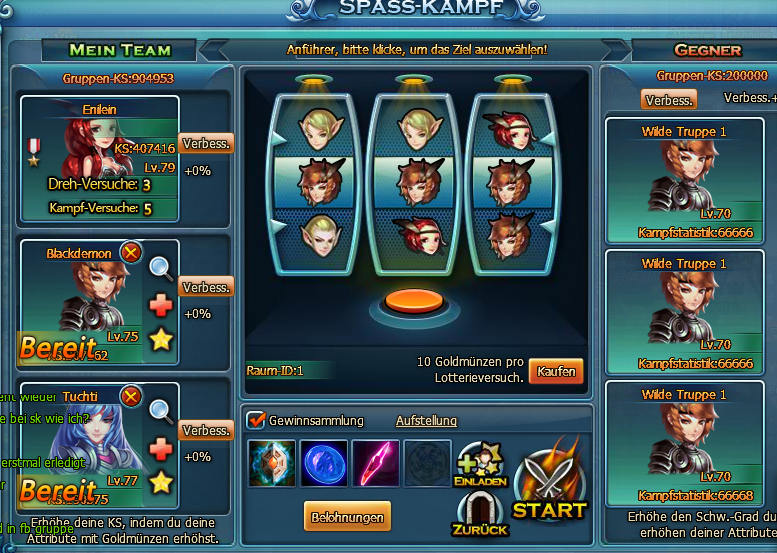Viewport: 777px width, 553px height.
Task: Click the red cross icon beside Tuchti
Action: pyautogui.click(x=161, y=449)
